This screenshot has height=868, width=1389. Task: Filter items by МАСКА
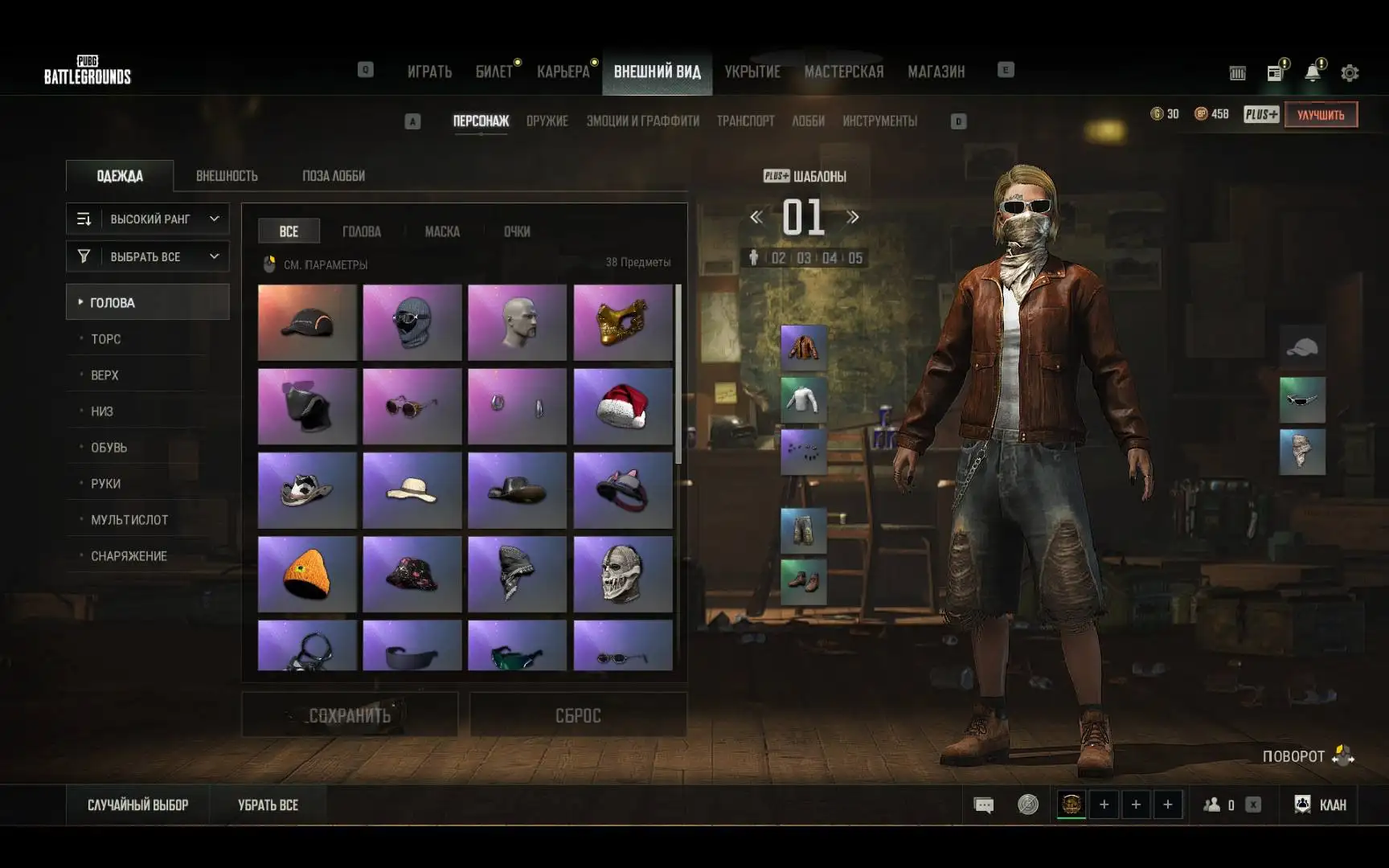coord(442,231)
